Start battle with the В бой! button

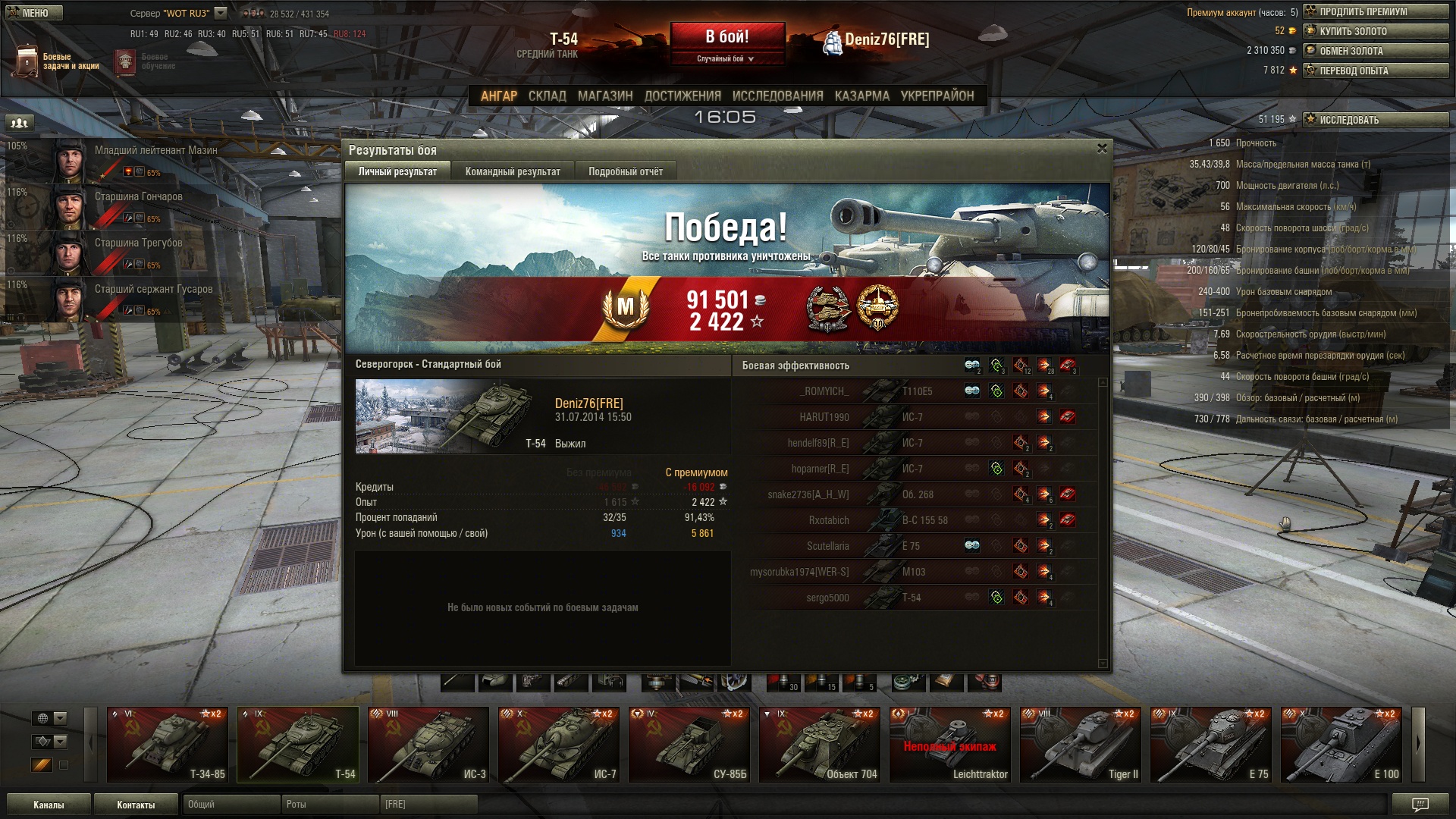tap(726, 36)
